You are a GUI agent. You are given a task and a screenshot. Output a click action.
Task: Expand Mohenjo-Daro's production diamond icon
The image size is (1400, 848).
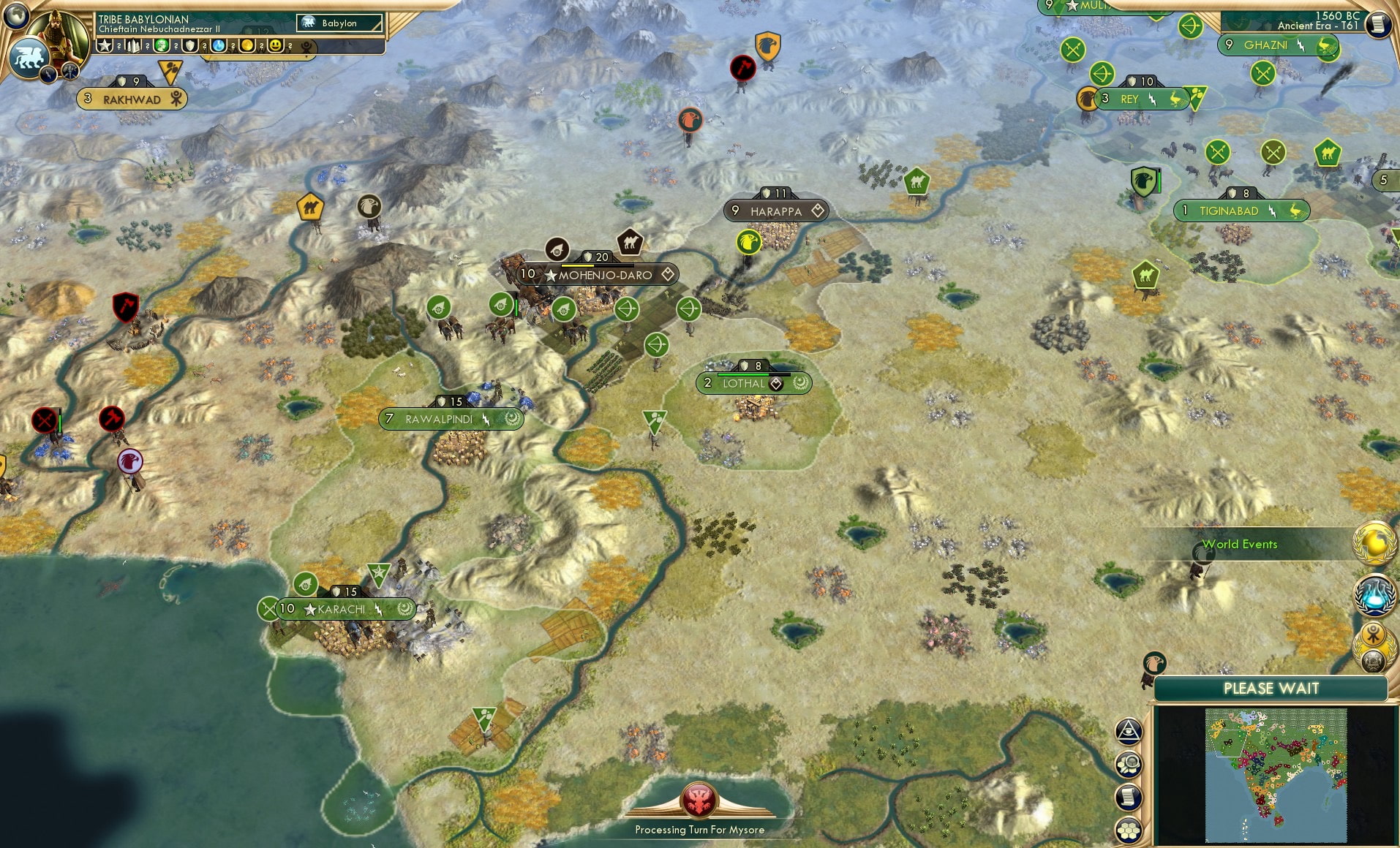(668, 274)
